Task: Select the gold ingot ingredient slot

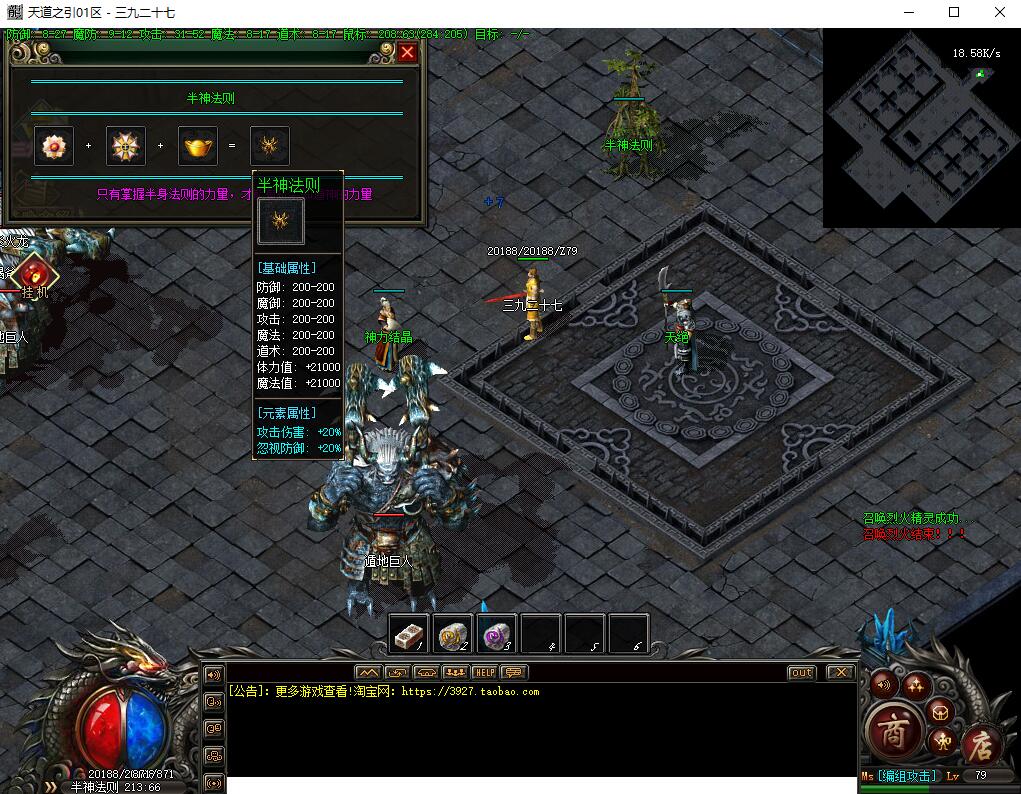Action: point(198,146)
